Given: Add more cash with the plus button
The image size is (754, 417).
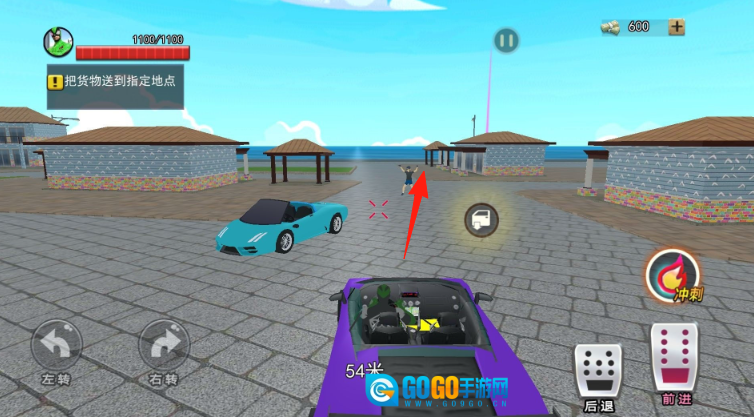Looking at the screenshot, I should click(x=677, y=27).
